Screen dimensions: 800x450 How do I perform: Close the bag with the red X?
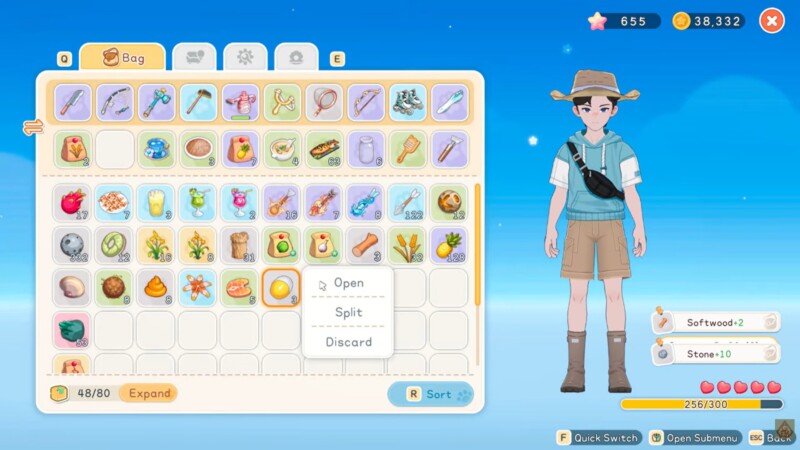(771, 20)
